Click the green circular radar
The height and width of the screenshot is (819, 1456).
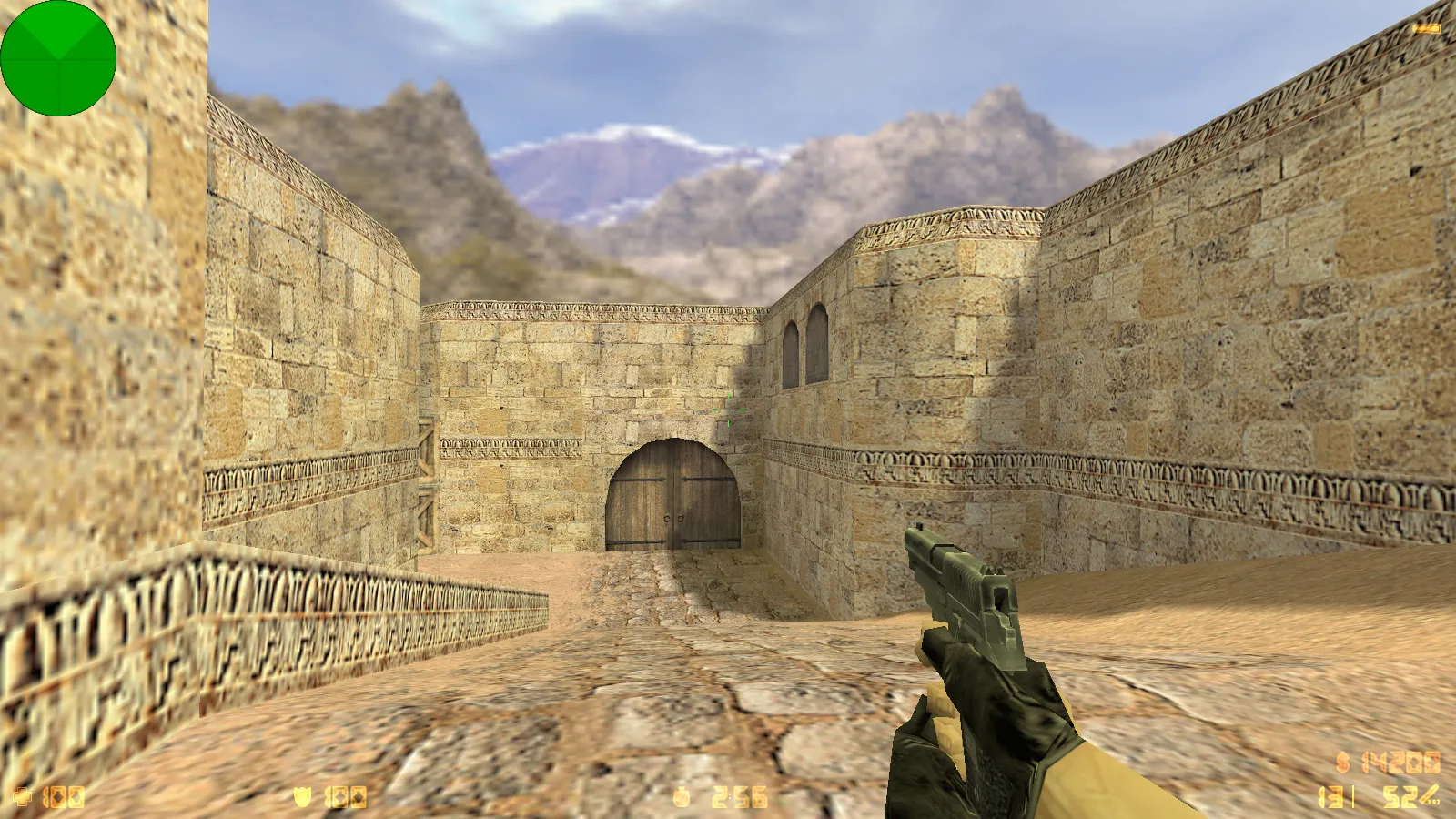click(58, 58)
